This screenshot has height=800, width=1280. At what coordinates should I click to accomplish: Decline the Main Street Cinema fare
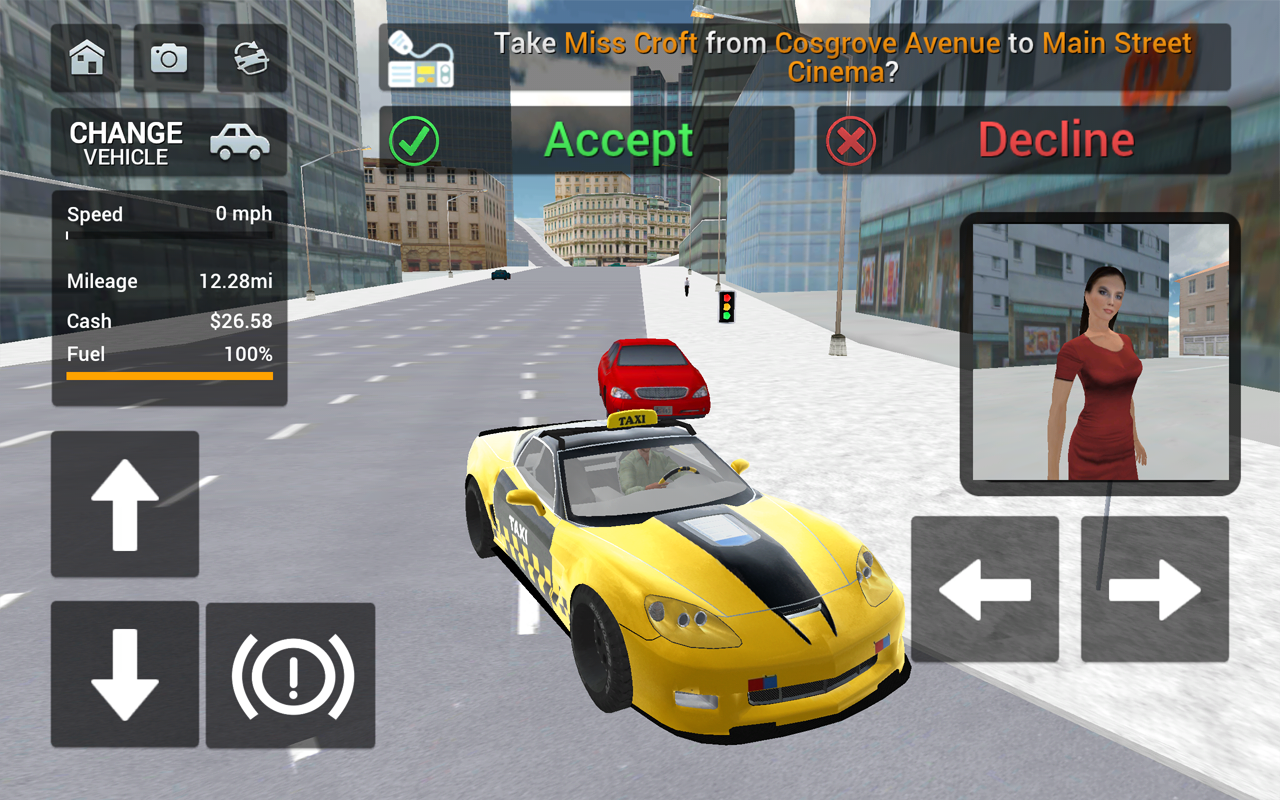point(1058,140)
